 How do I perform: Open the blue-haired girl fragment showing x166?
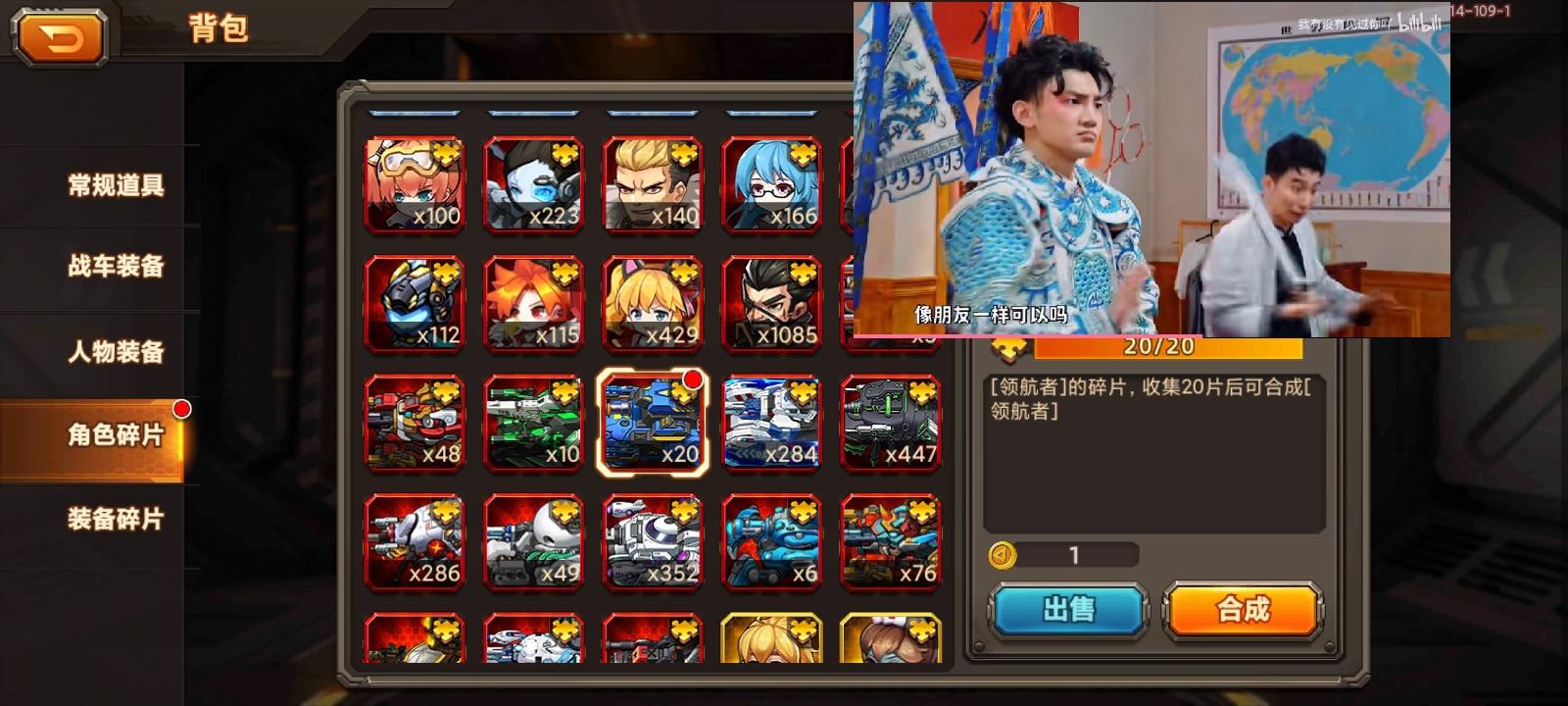tap(770, 184)
